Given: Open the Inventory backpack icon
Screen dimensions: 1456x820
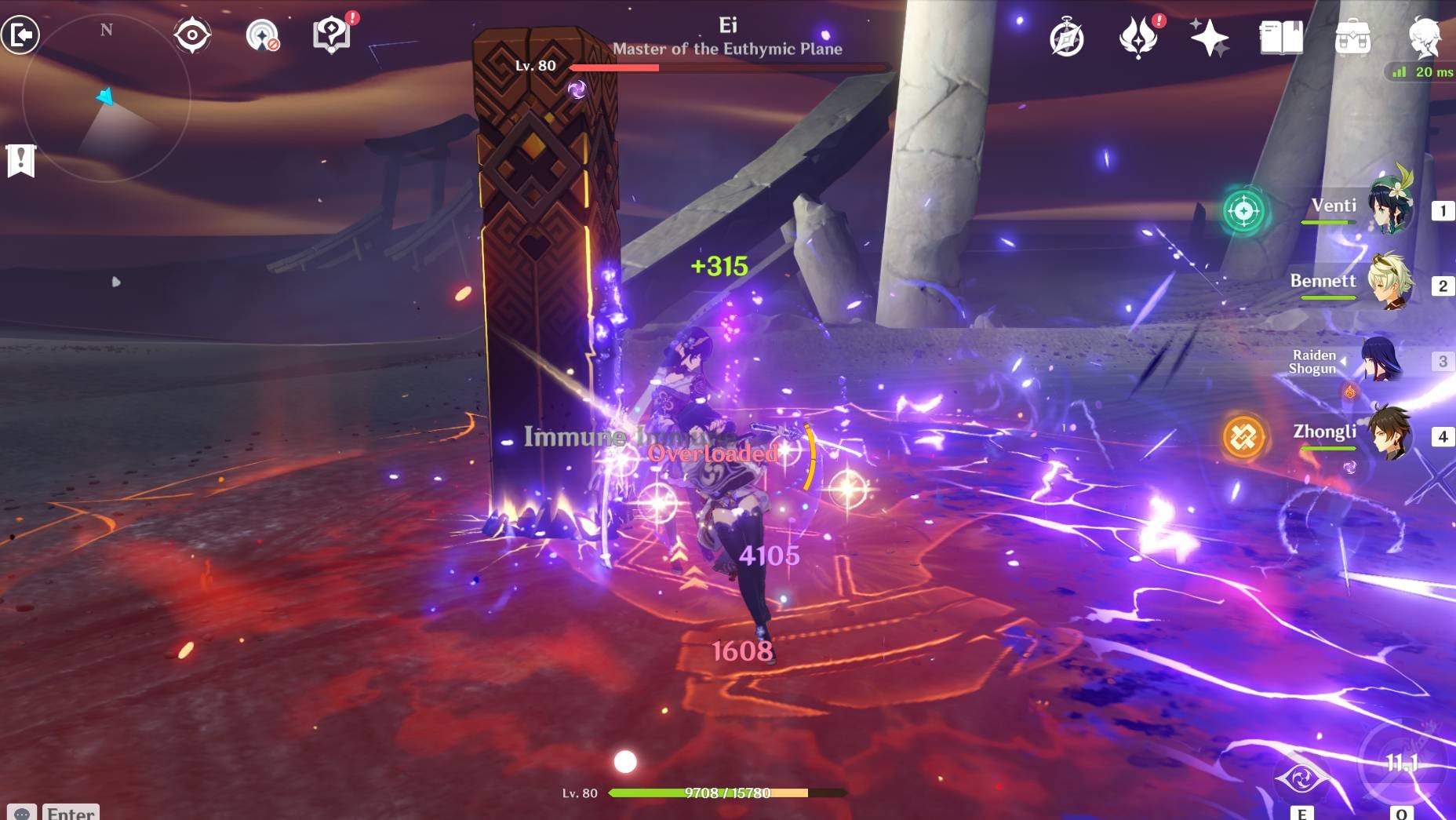Looking at the screenshot, I should 1353,35.
